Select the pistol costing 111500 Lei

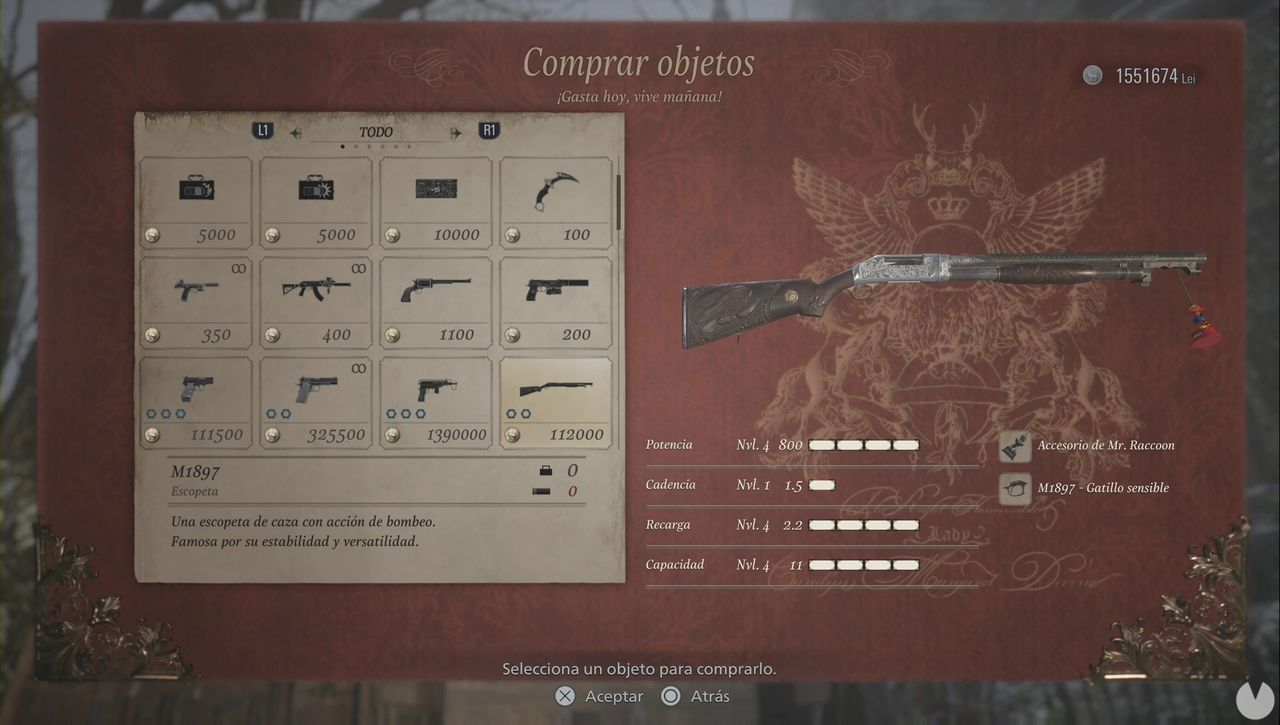click(195, 390)
